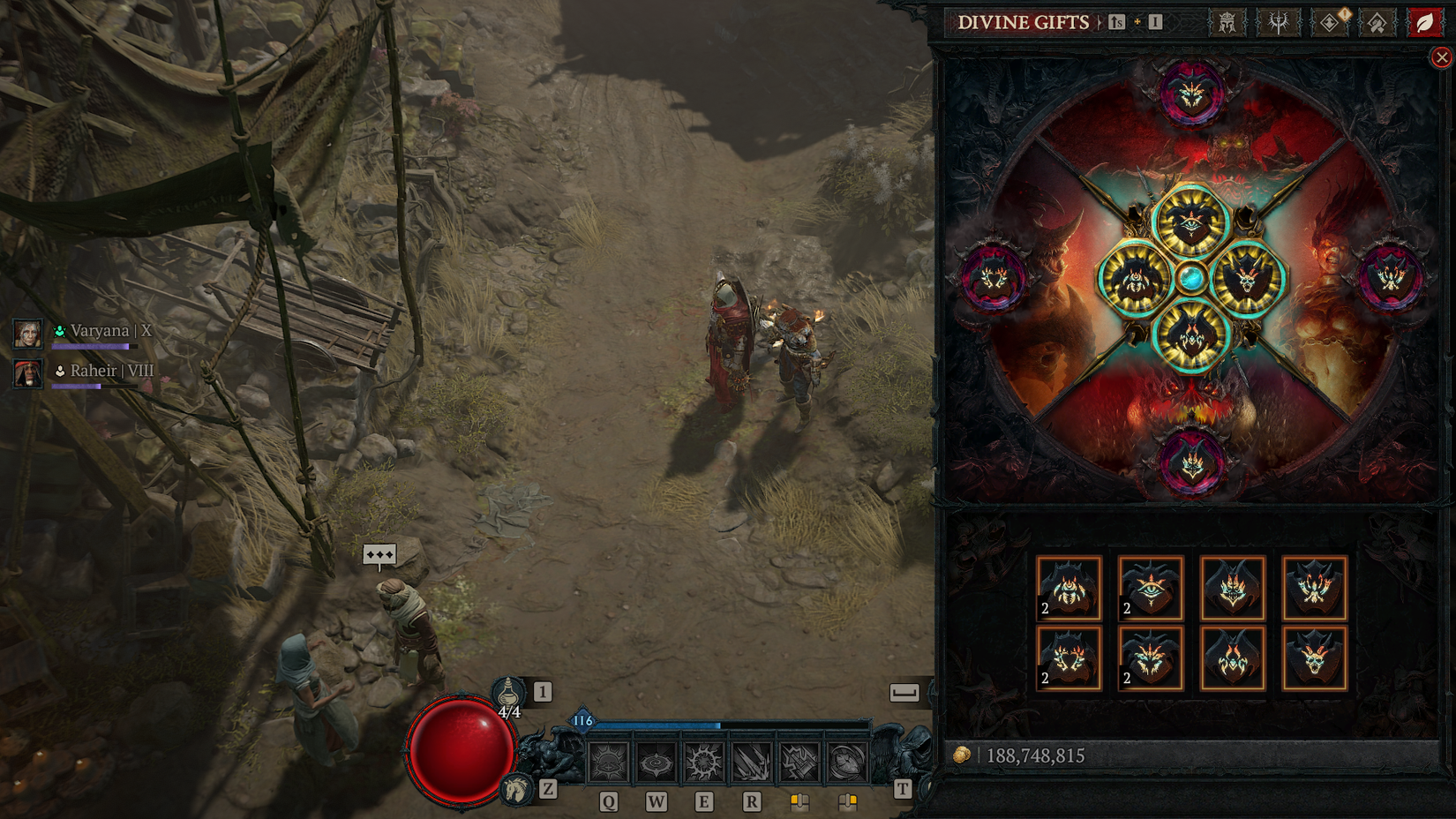Expand the speech bubble above the NPC
Image resolution: width=1456 pixels, height=819 pixels.
click(x=379, y=553)
